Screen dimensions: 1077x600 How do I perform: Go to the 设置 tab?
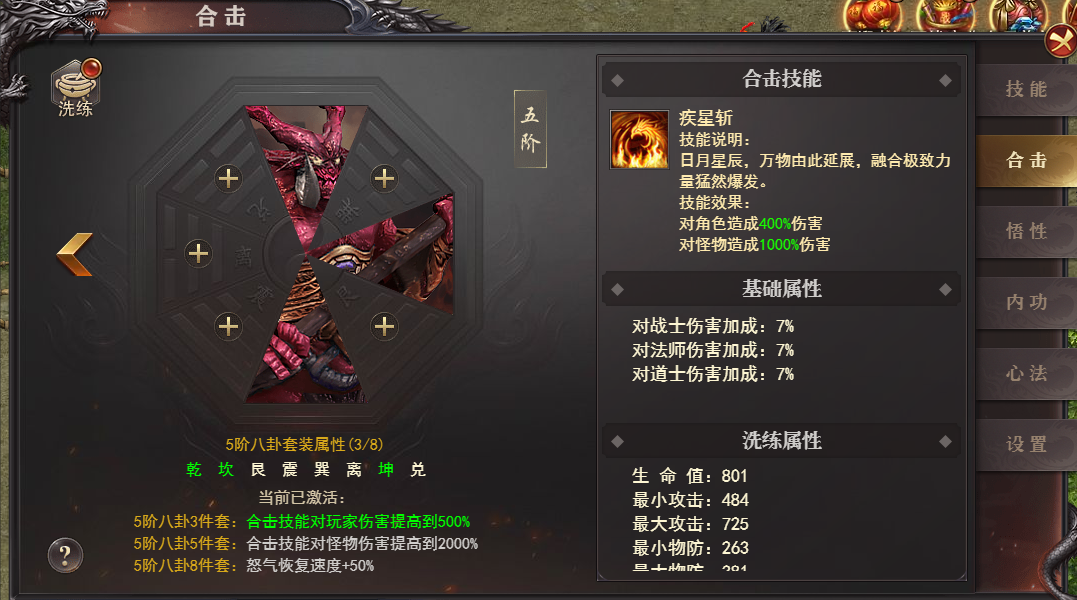point(1025,445)
